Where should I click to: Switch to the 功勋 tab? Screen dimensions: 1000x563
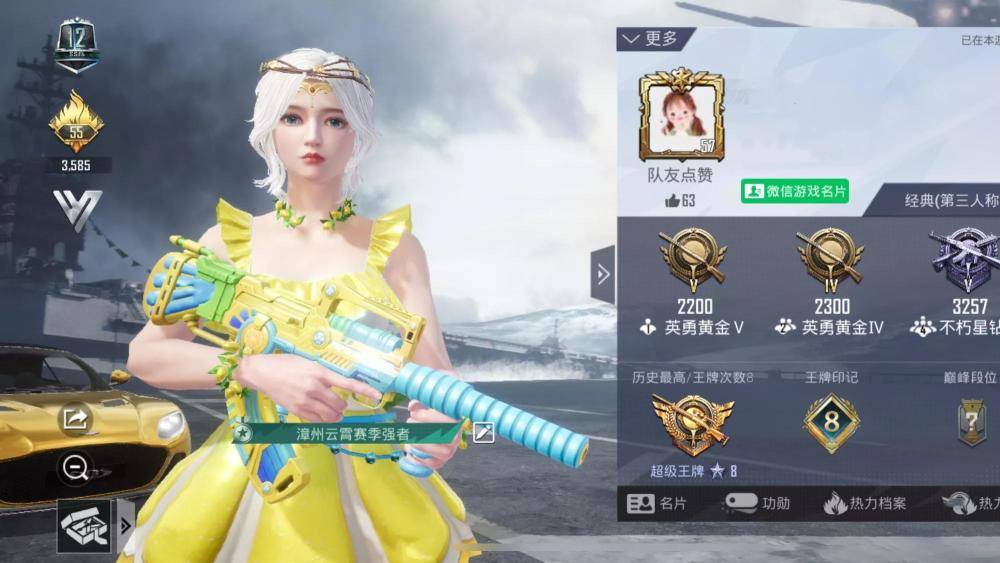coord(757,503)
